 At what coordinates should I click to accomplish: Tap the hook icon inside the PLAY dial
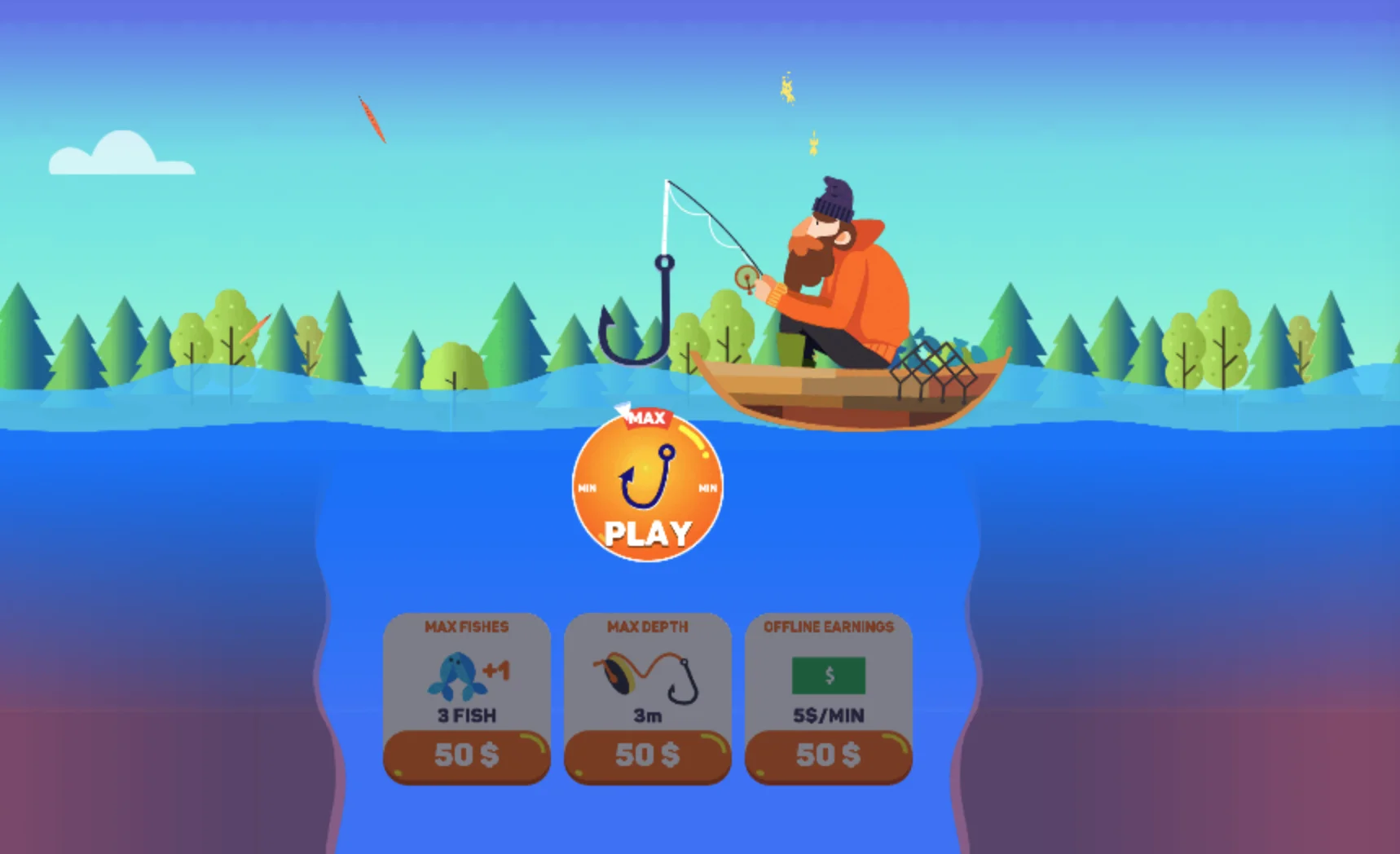click(x=646, y=477)
